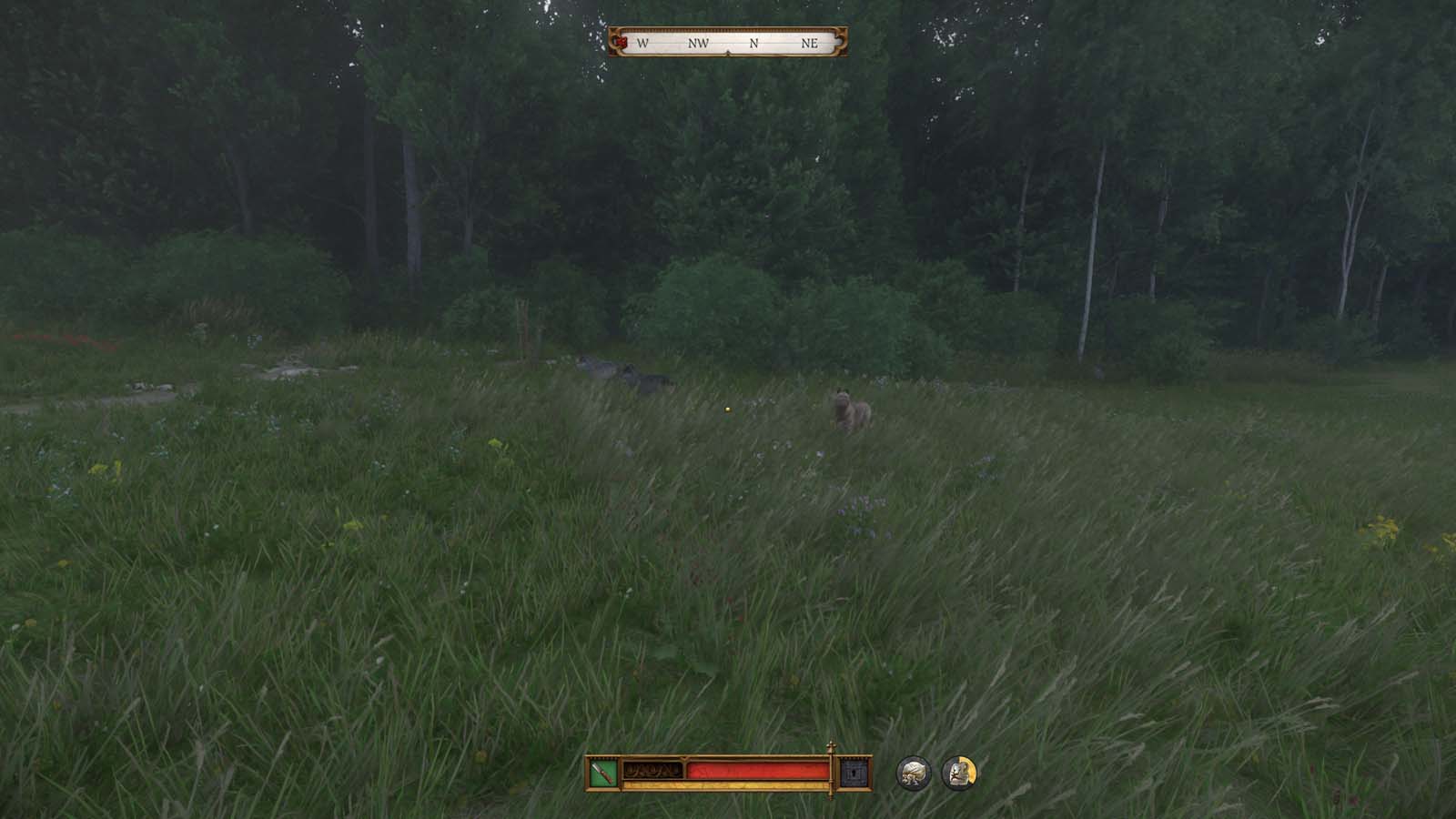Click the rightmost circular buff icon

(958, 772)
